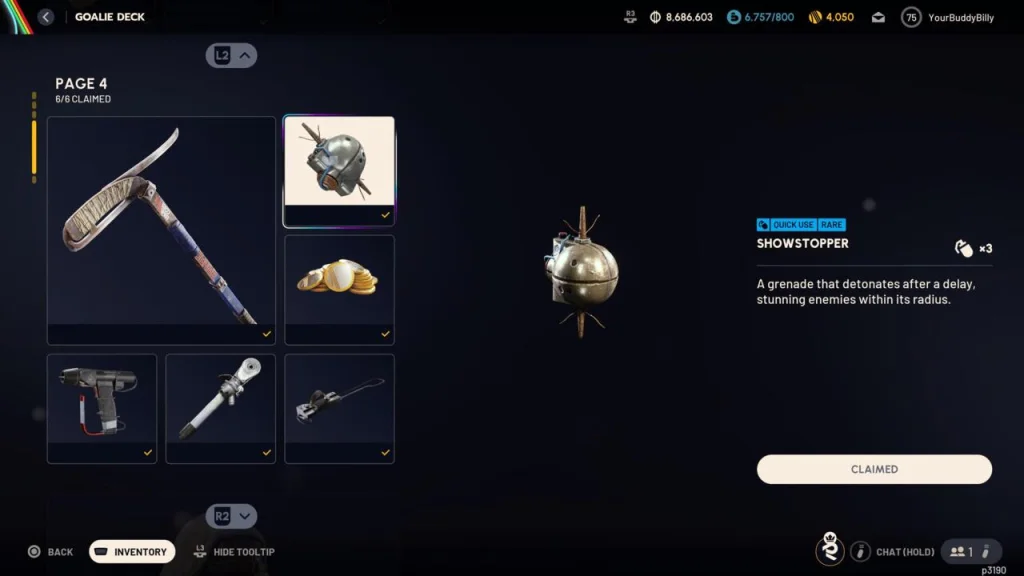Open the party members widget

click(x=970, y=552)
